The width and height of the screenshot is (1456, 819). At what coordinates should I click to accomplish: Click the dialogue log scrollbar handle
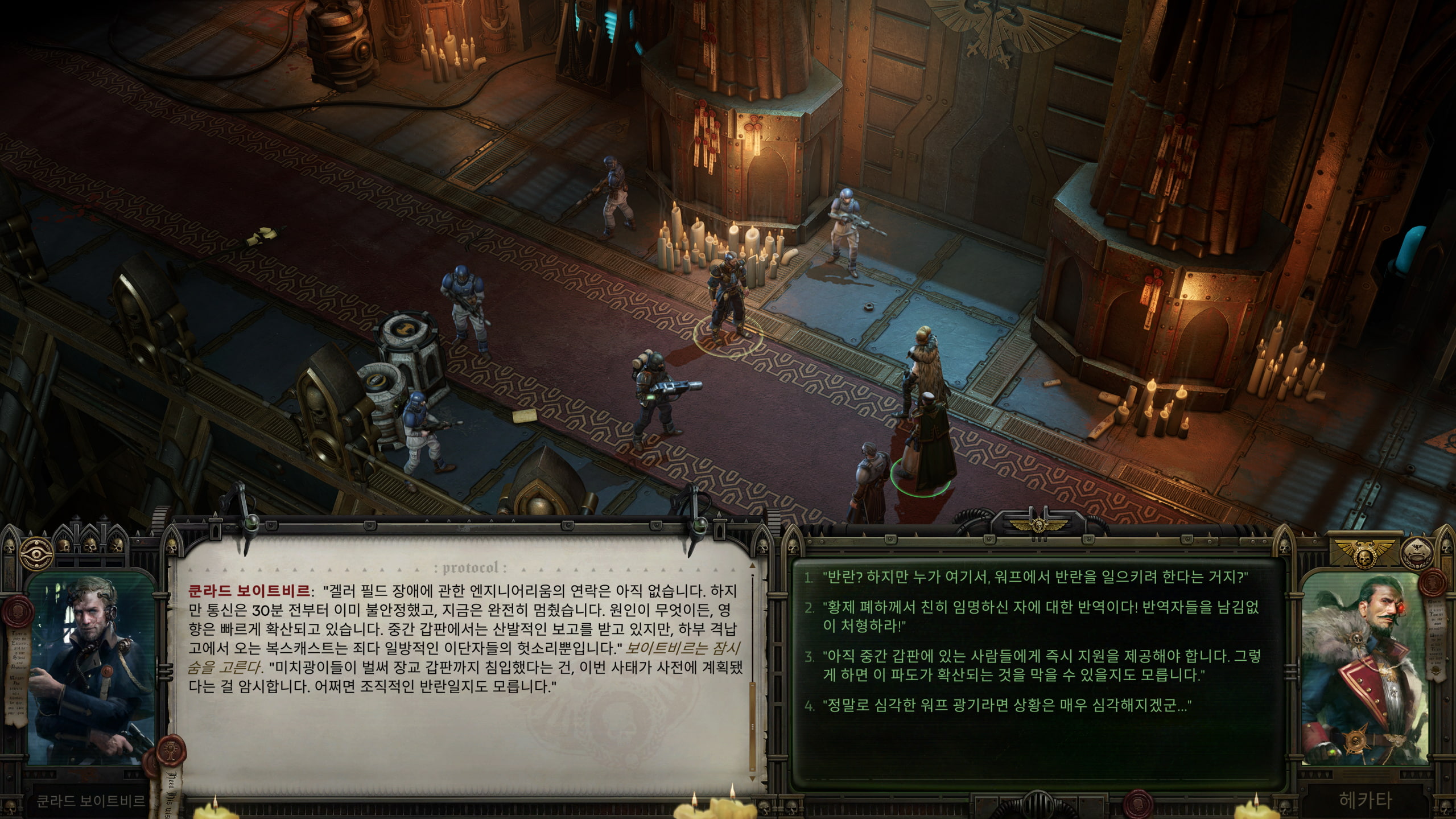pyautogui.click(x=753, y=726)
